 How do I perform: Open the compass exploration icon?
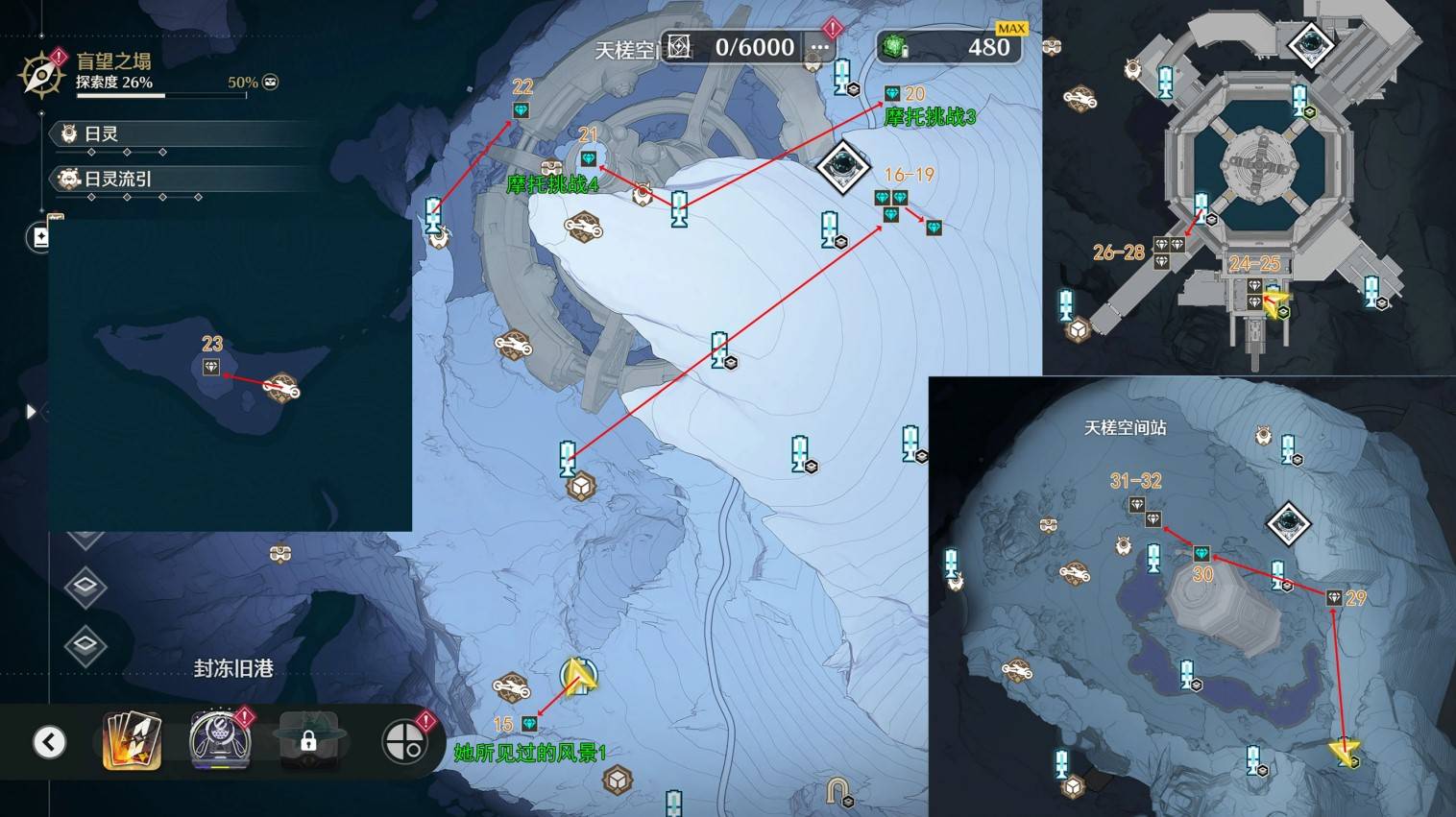41,74
